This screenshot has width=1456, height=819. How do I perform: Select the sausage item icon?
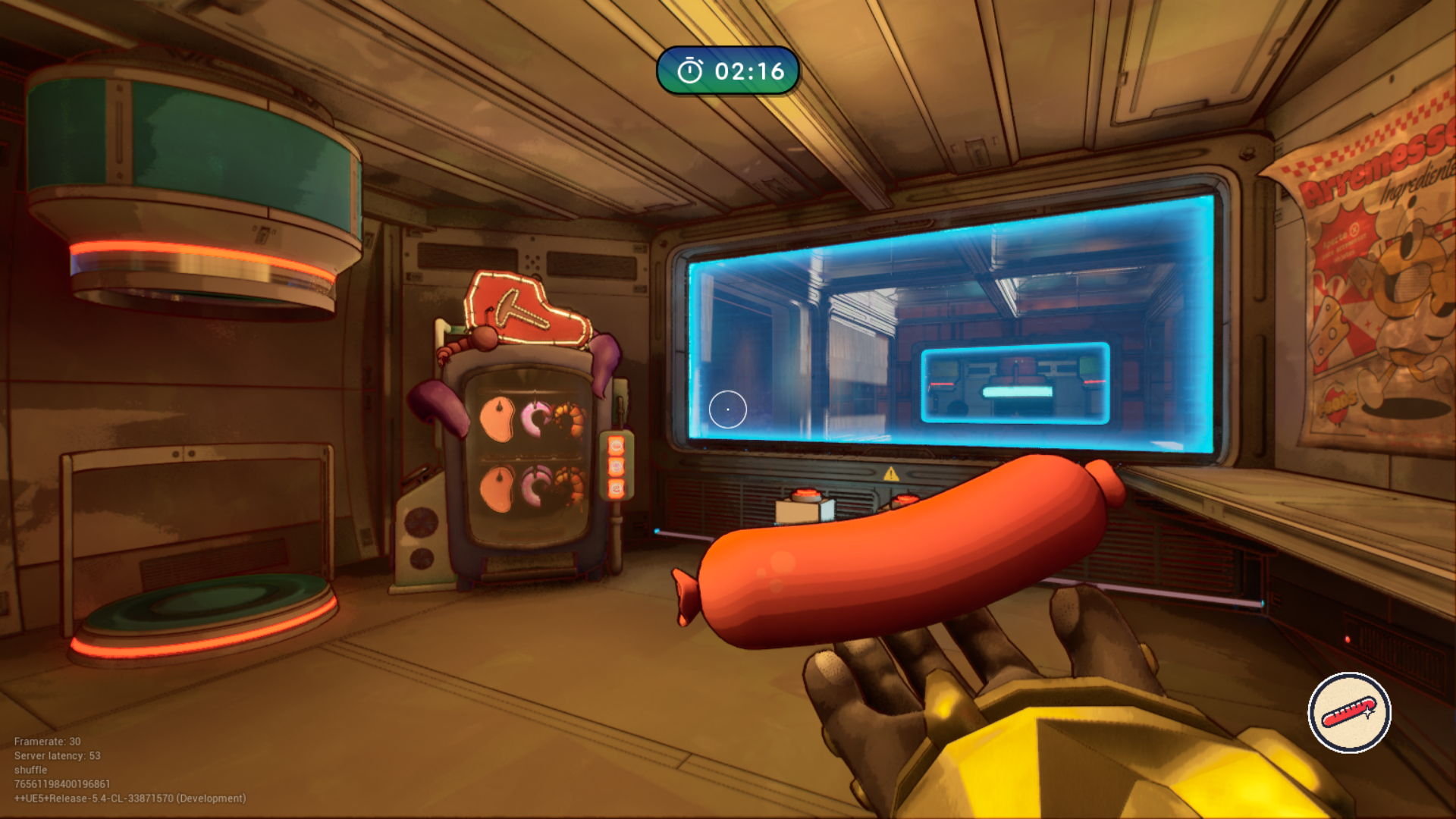pos(1349,713)
